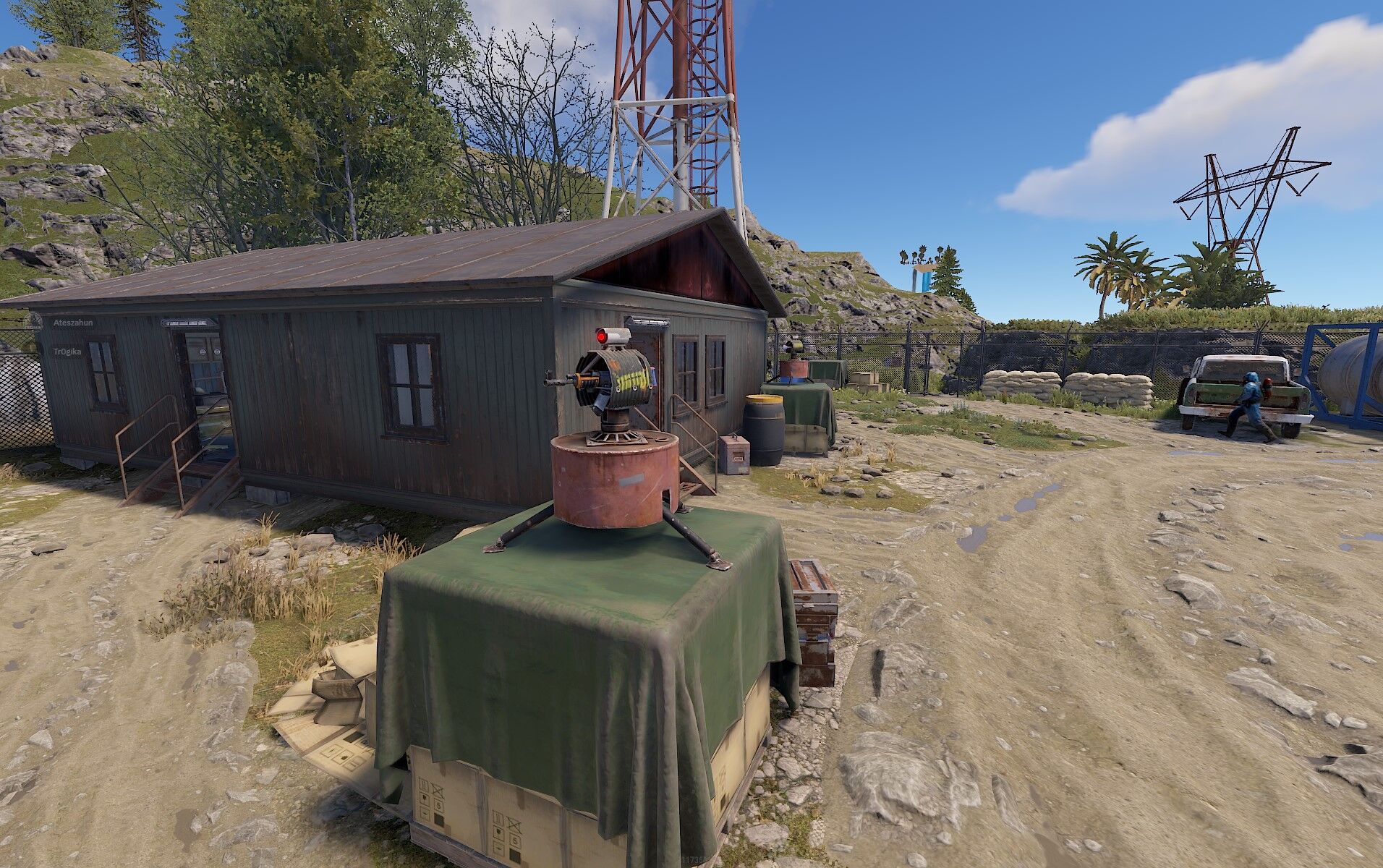Select Ateszahun in the voice overlay

click(72, 323)
